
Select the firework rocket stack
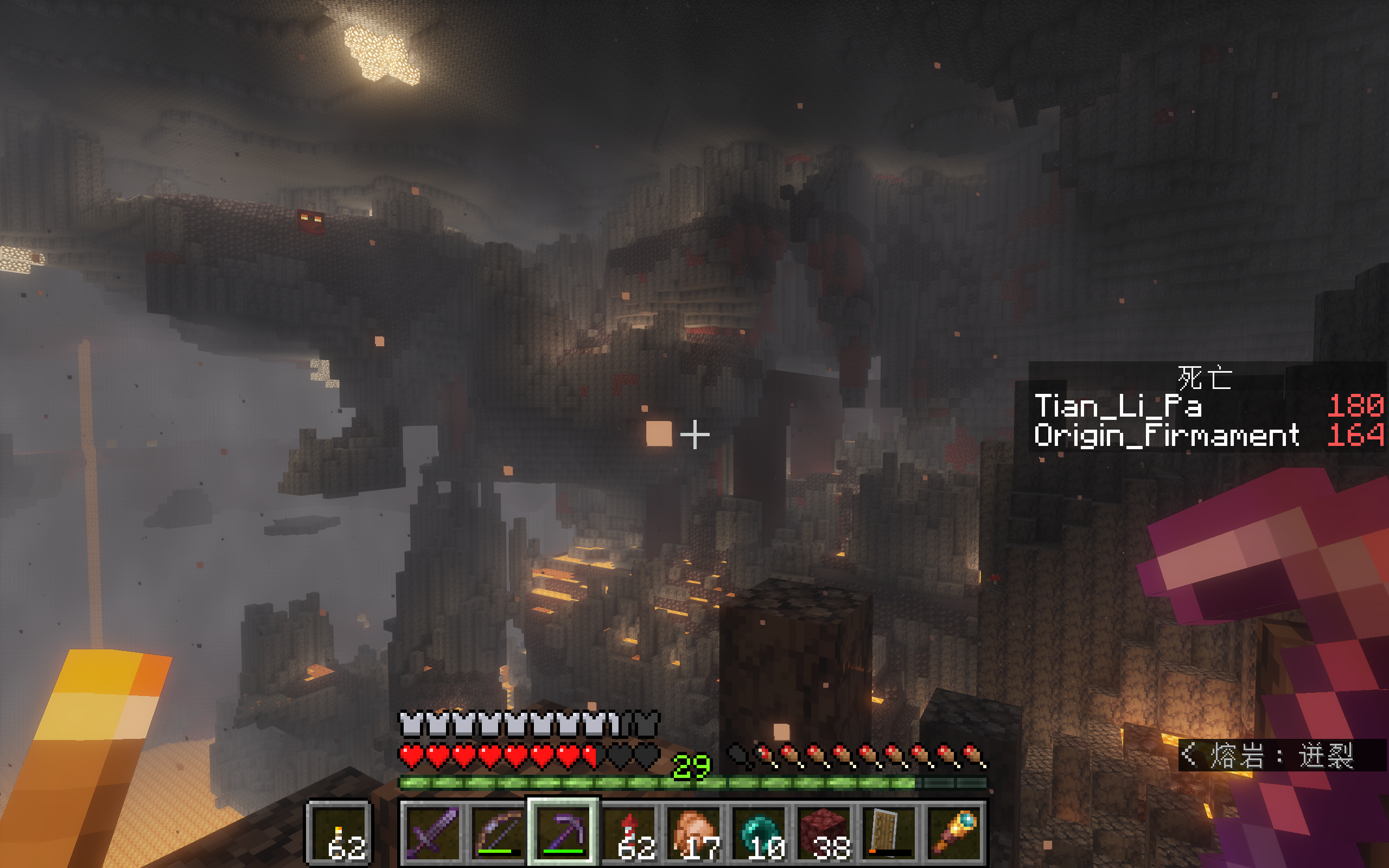[628, 832]
